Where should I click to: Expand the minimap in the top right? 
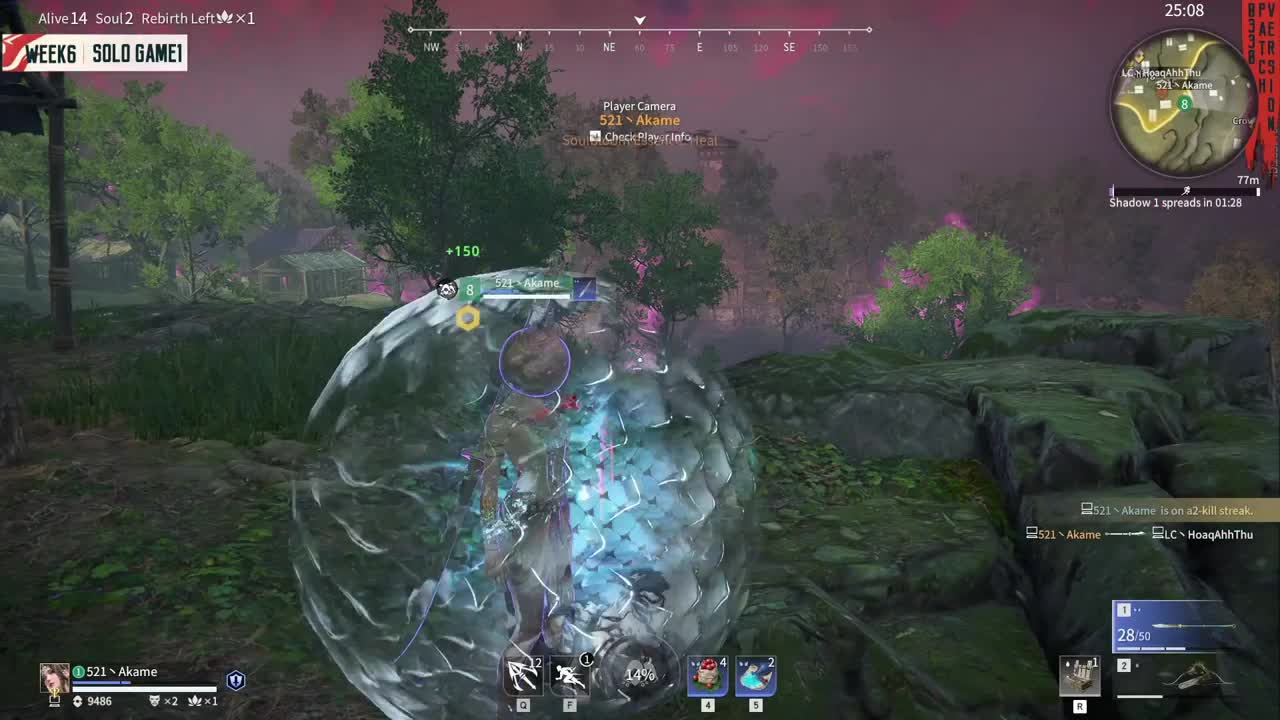pos(1185,107)
